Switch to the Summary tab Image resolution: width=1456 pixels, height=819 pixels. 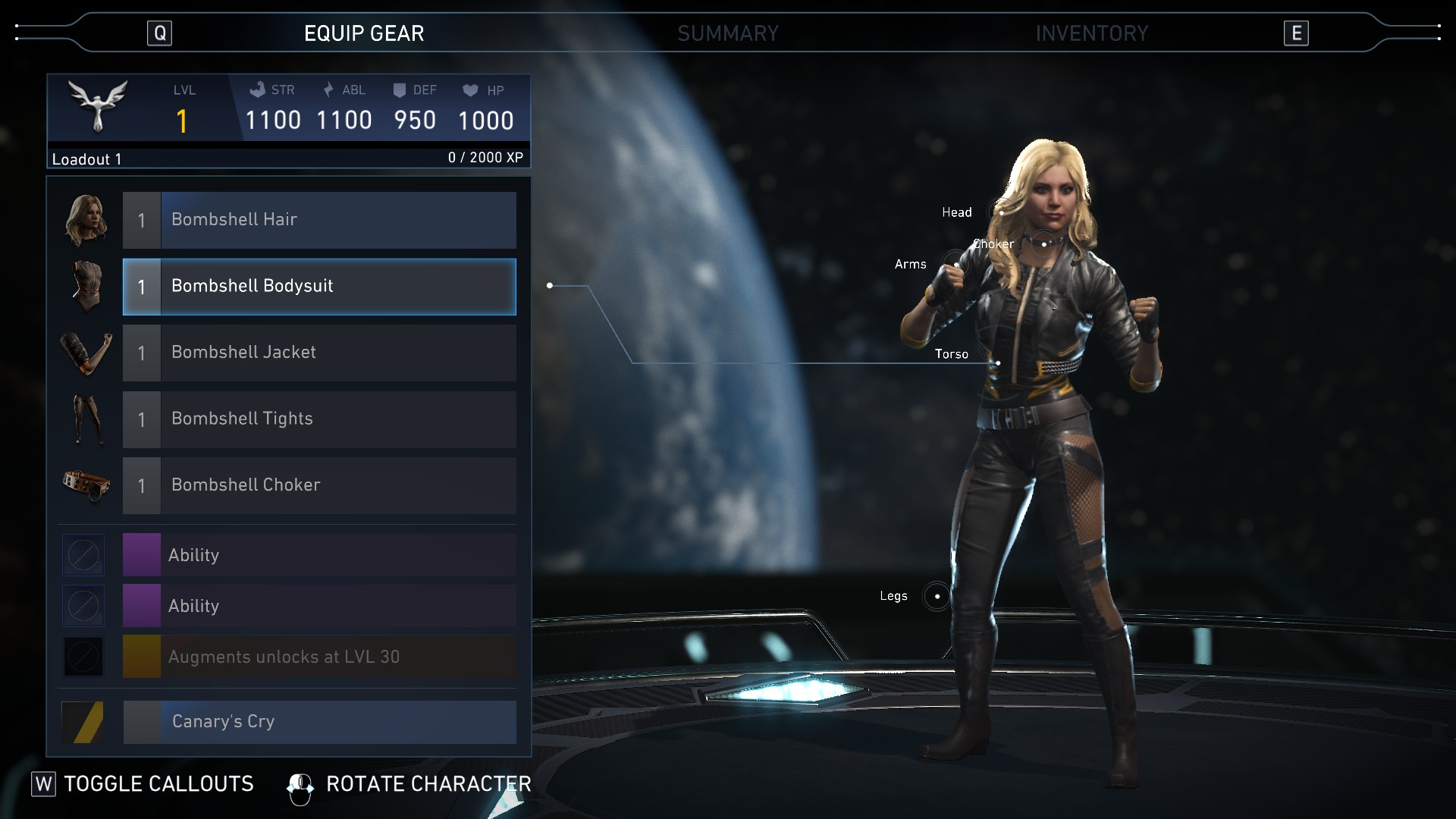click(x=727, y=33)
